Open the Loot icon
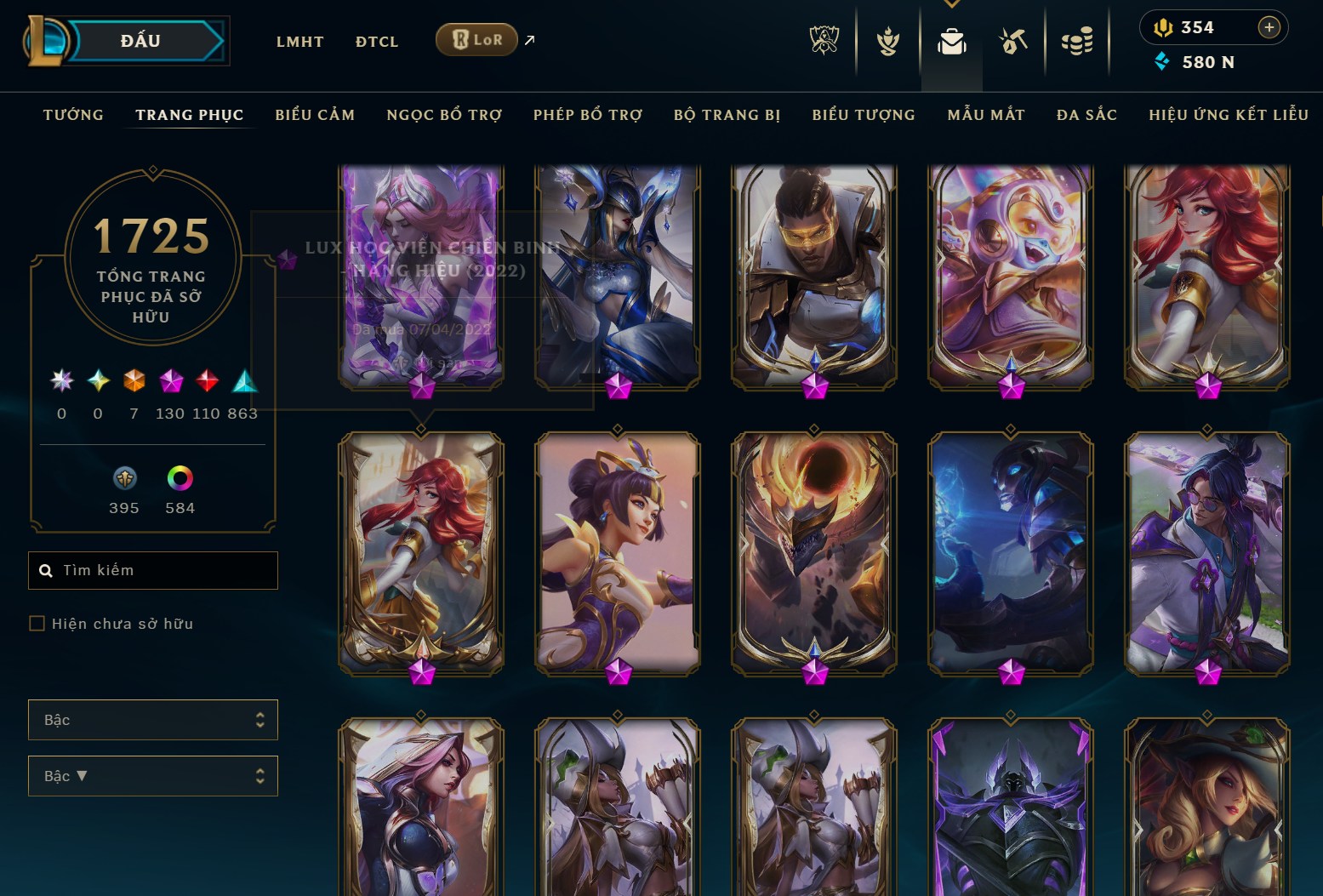This screenshot has height=896, width=1323. pos(1014,41)
